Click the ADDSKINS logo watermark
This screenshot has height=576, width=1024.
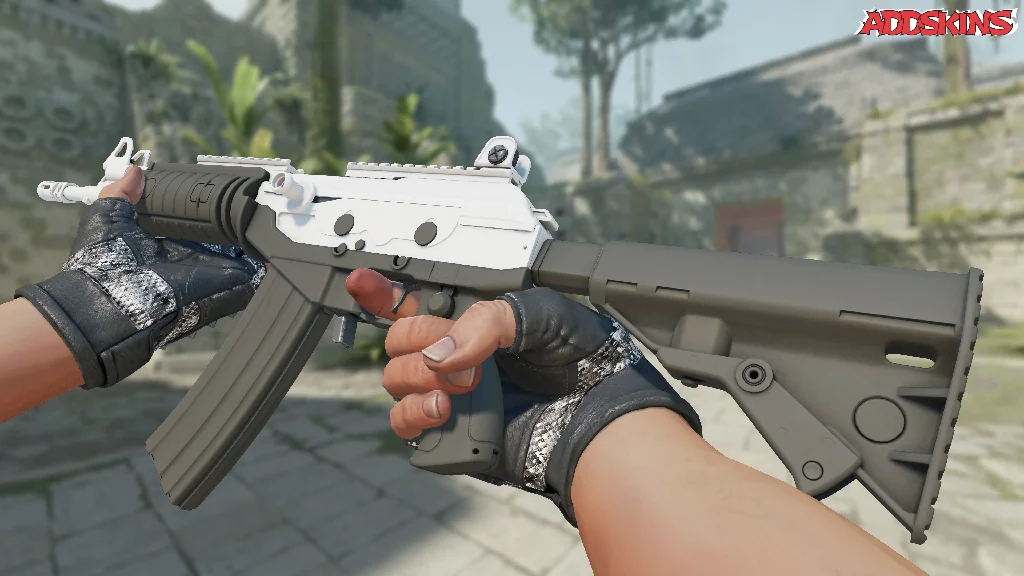[938, 23]
